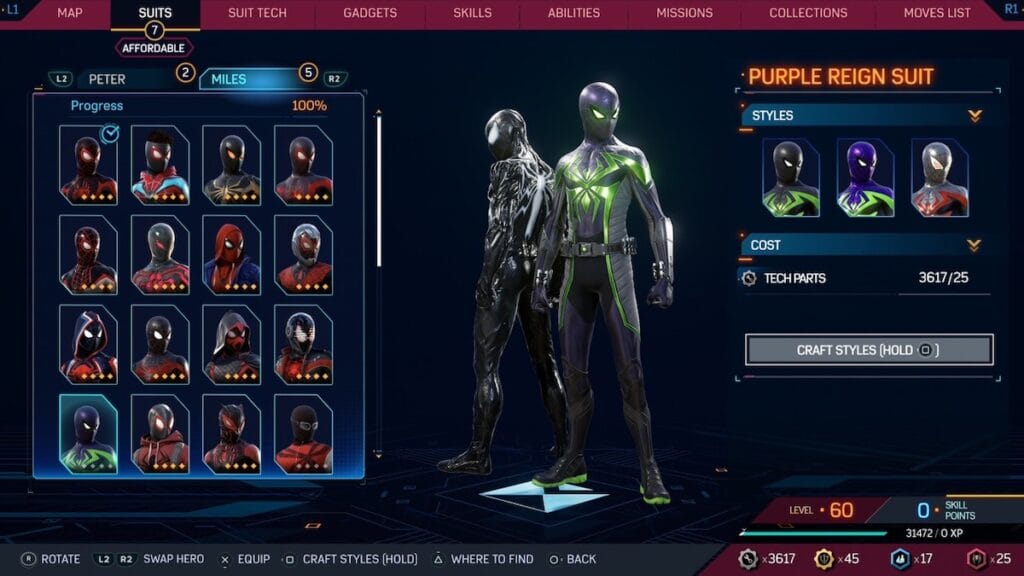Switch to the Missions tab
Viewport: 1024px width, 576px height.
684,13
